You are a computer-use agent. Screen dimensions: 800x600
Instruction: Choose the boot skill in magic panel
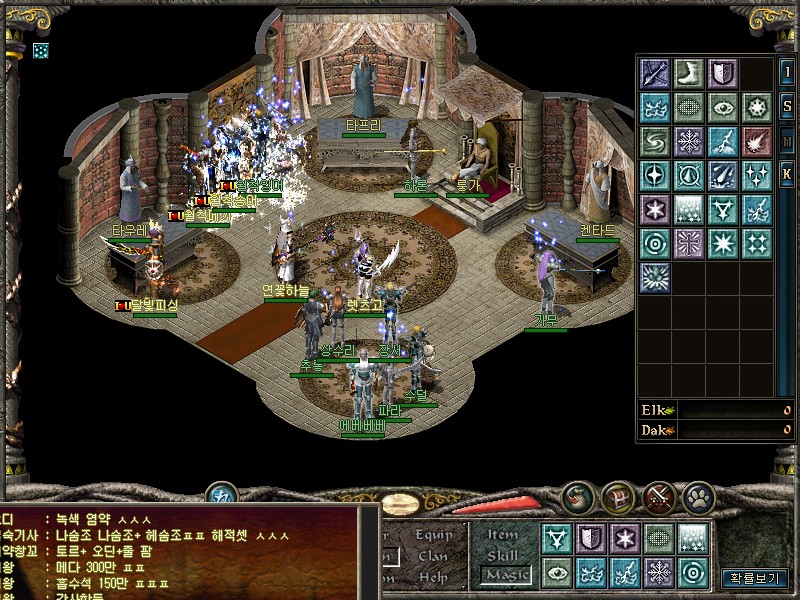[688, 73]
